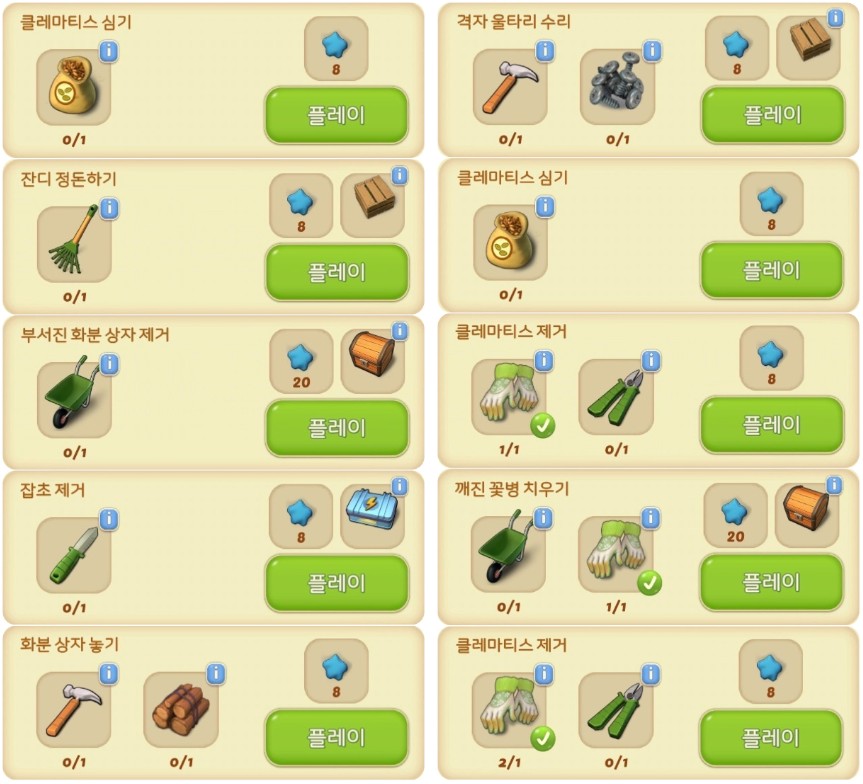Show info for the rake item
The image size is (863, 784).
109,208
